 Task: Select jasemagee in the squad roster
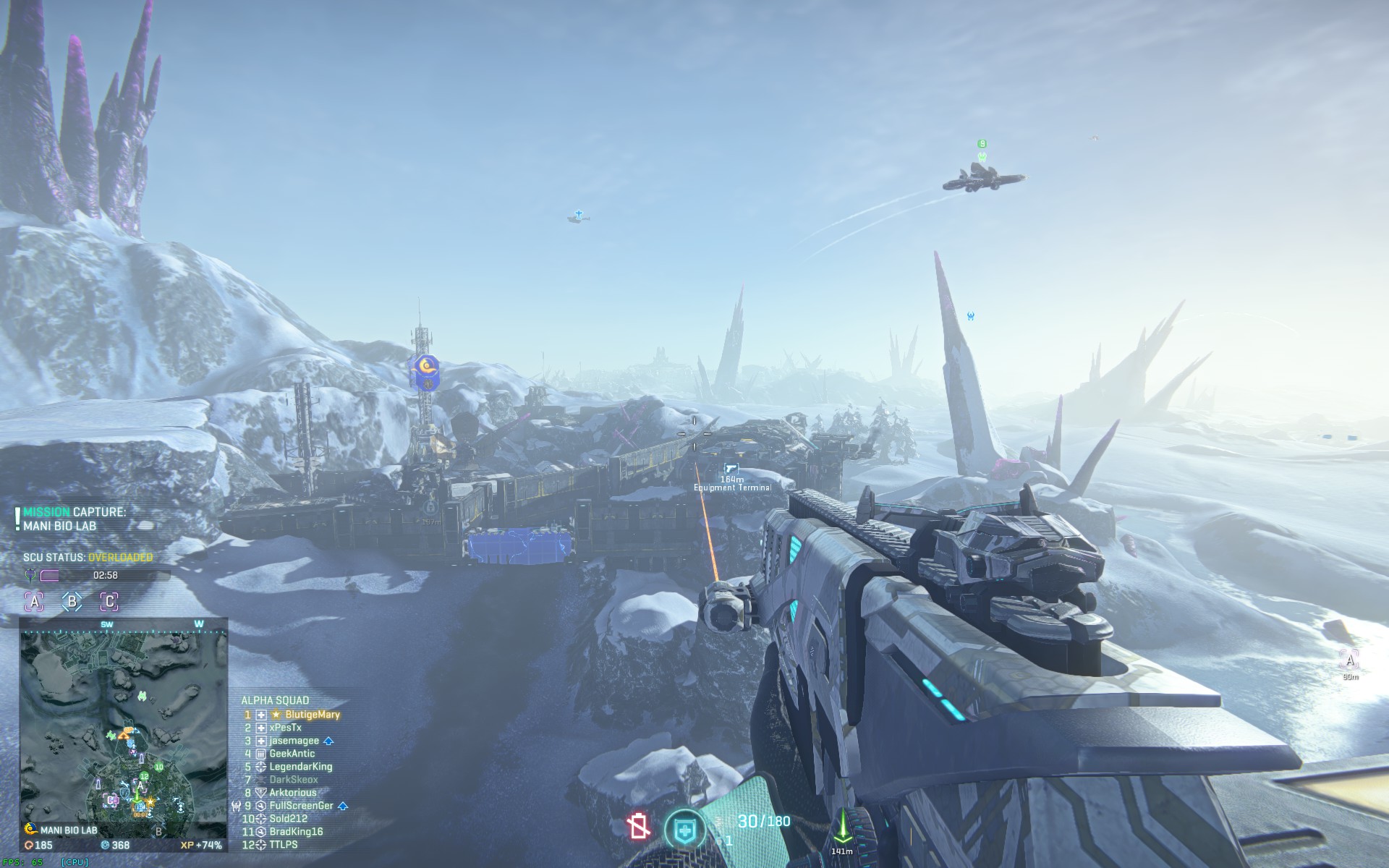pyautogui.click(x=294, y=741)
